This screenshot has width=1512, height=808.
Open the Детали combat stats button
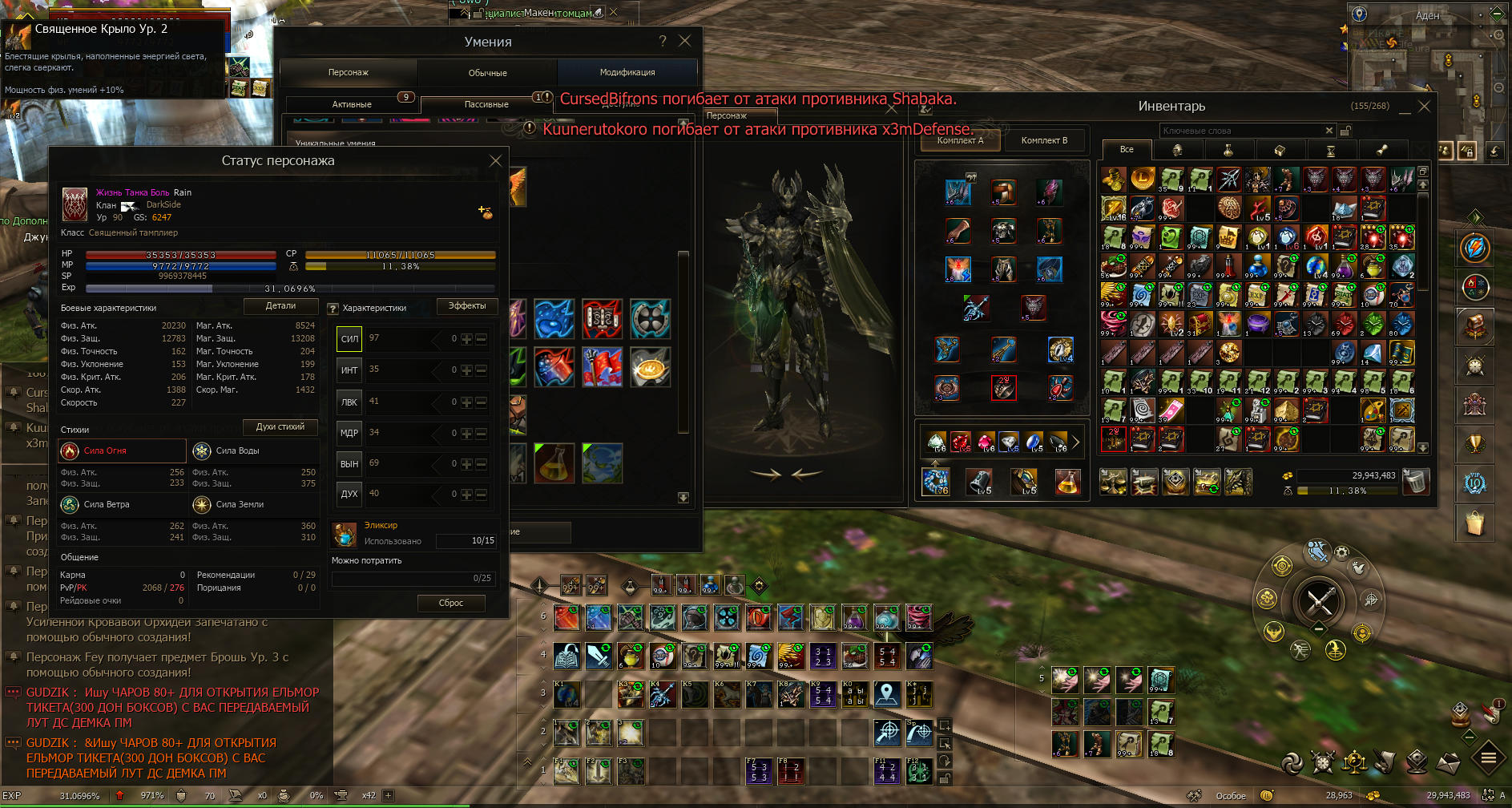pyautogui.click(x=280, y=306)
